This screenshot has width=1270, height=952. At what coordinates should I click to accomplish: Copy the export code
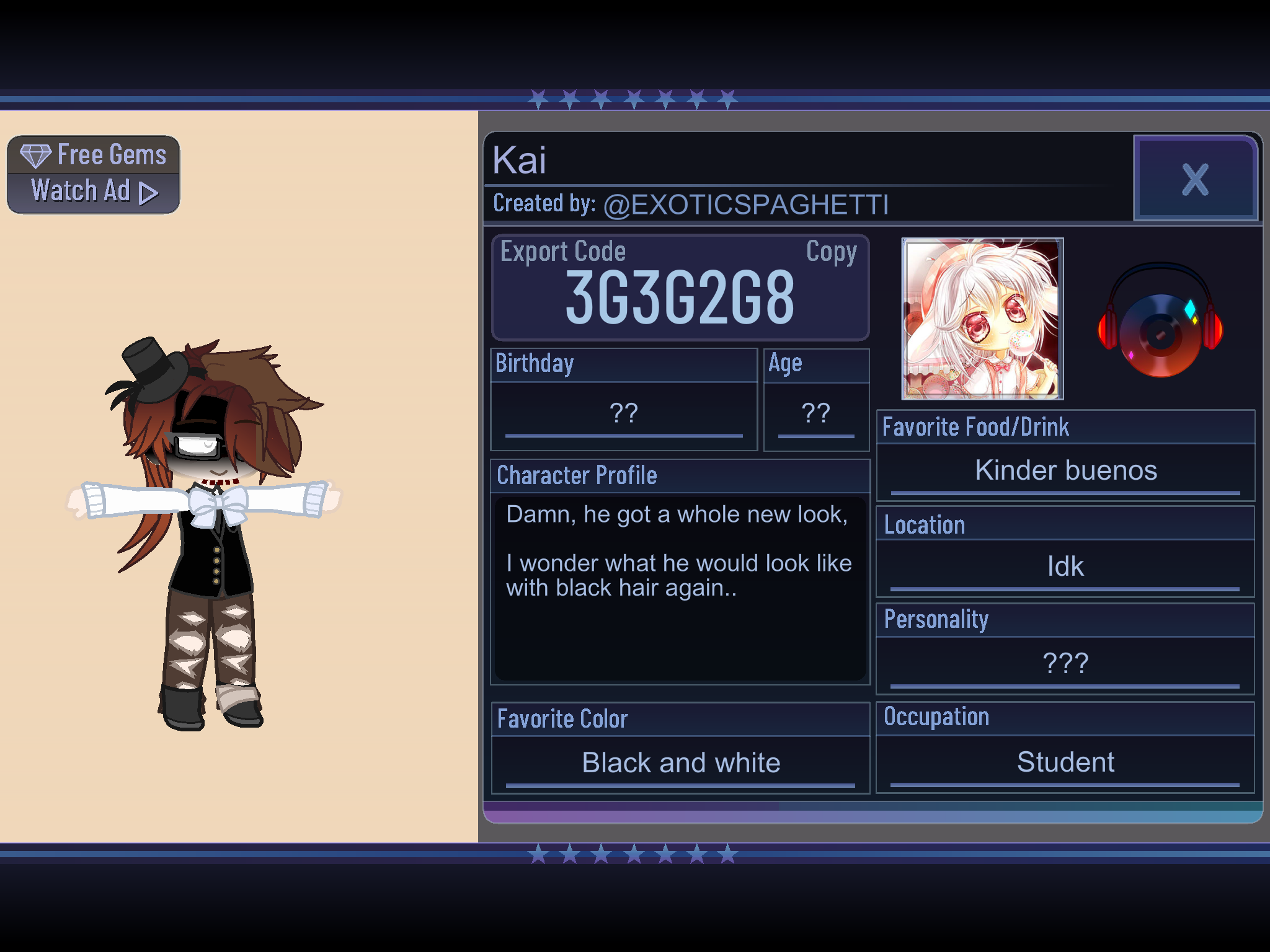(x=831, y=252)
